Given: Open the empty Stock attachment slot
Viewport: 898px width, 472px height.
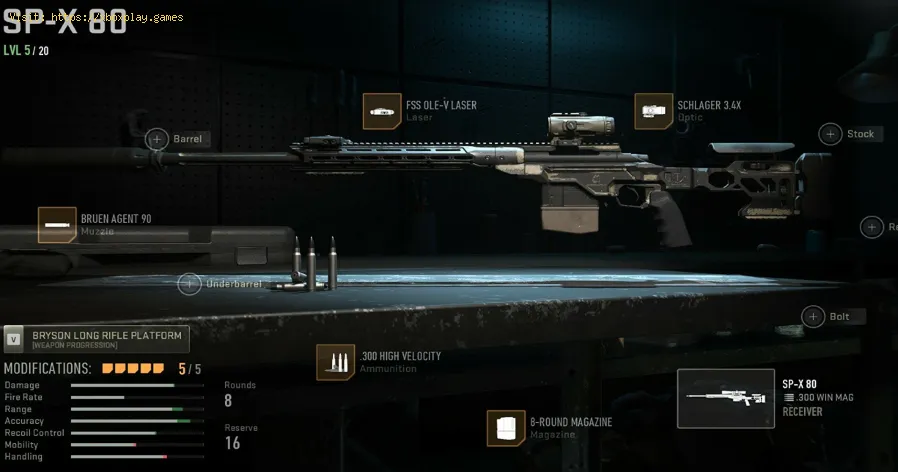Looking at the screenshot, I should tap(830, 133).
